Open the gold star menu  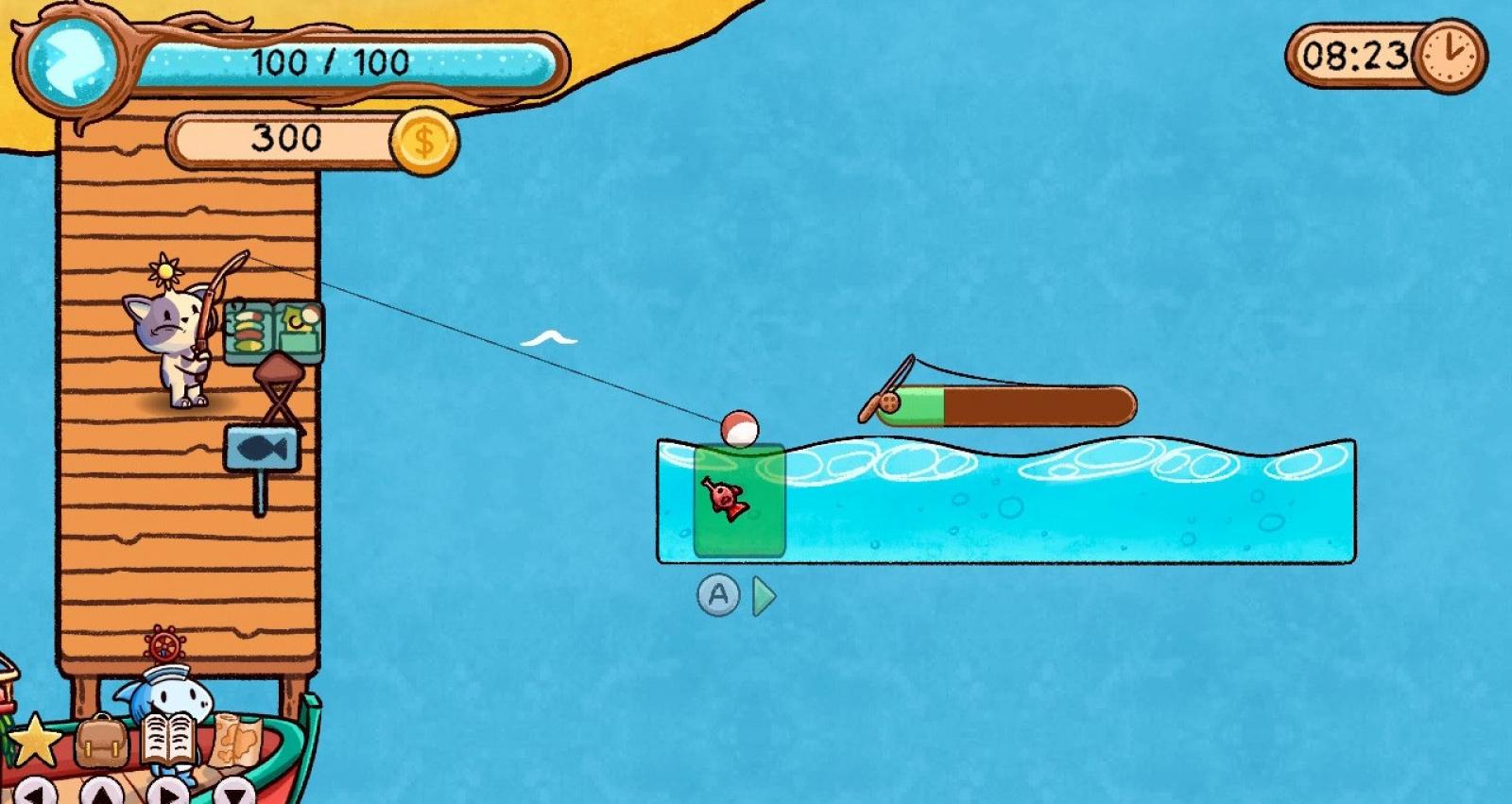click(34, 741)
